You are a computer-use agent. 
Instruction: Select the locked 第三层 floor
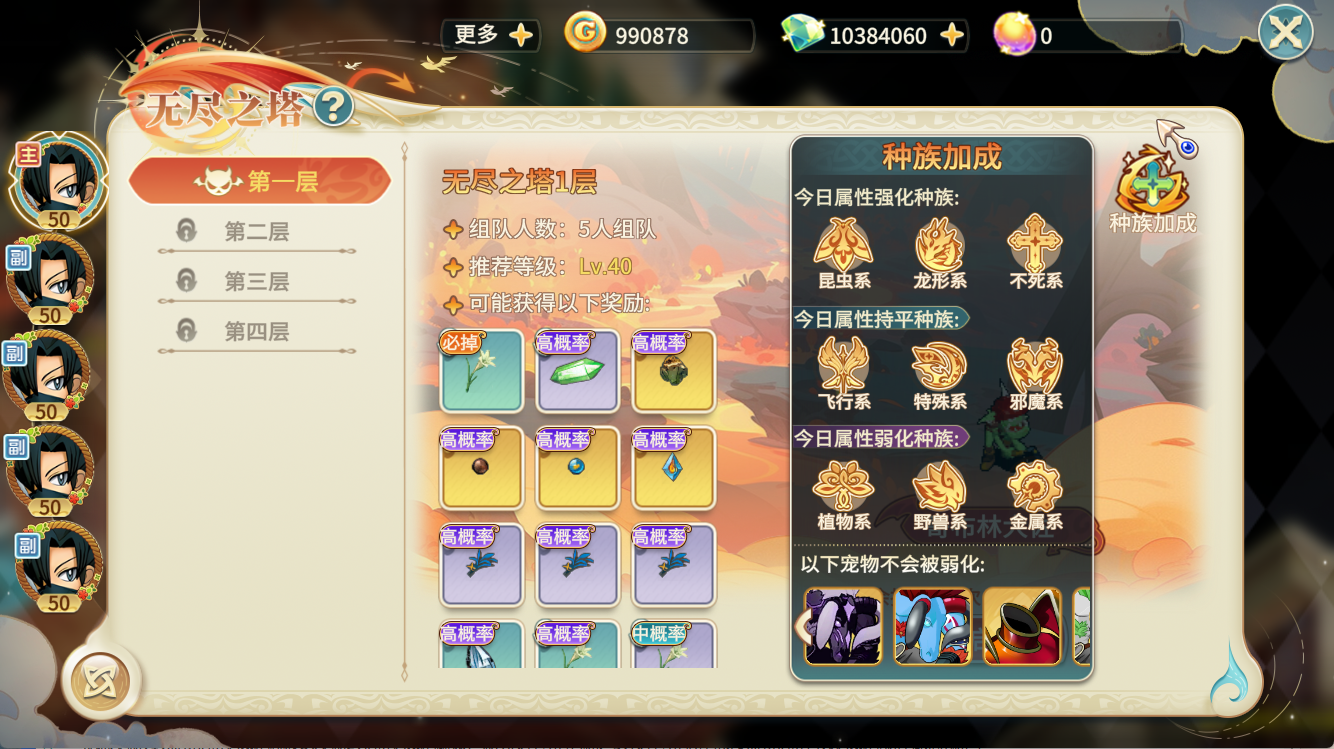256,282
